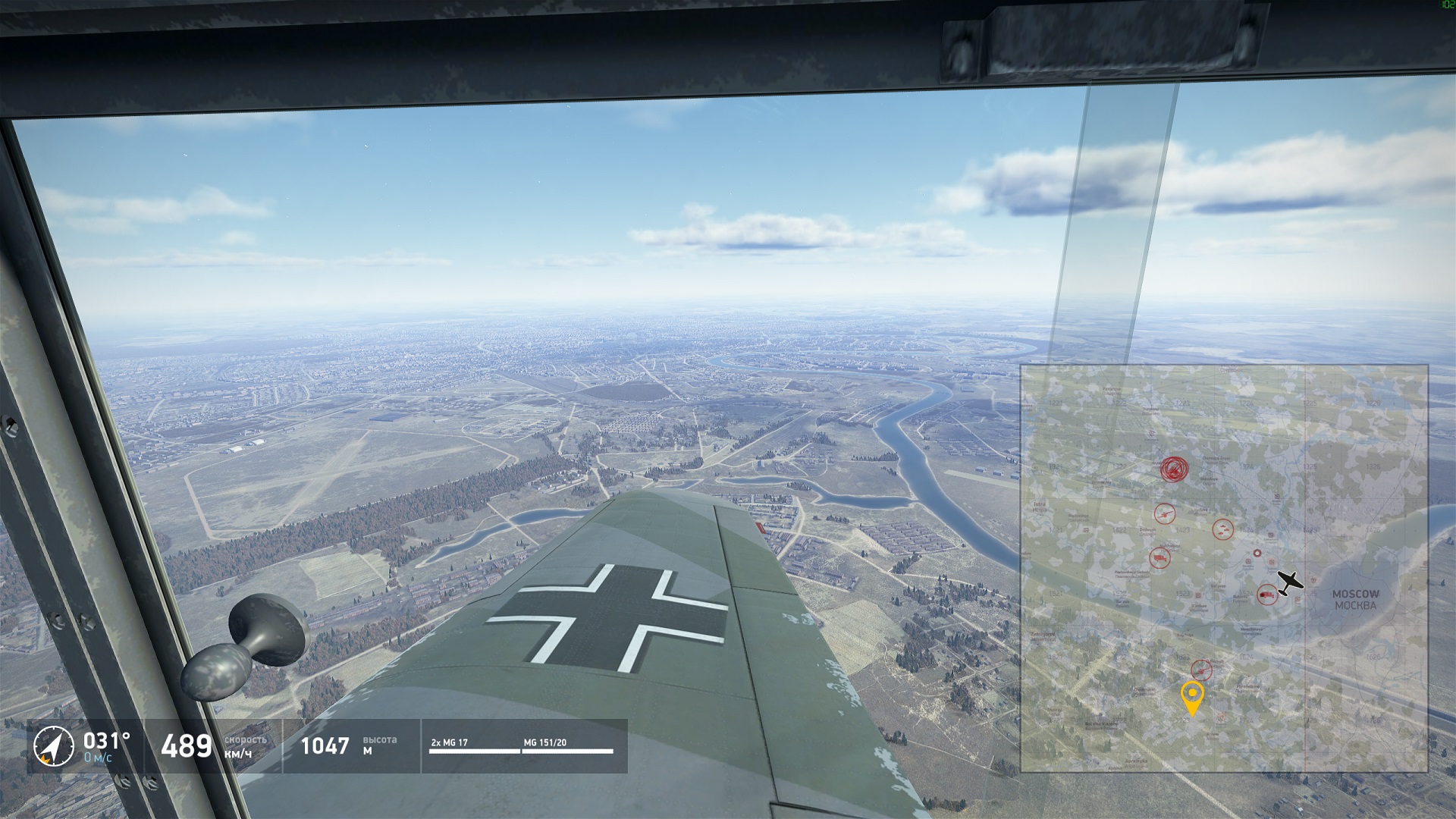Click the black player aircraft map icon
Image resolution: width=1456 pixels, height=819 pixels.
[1289, 582]
